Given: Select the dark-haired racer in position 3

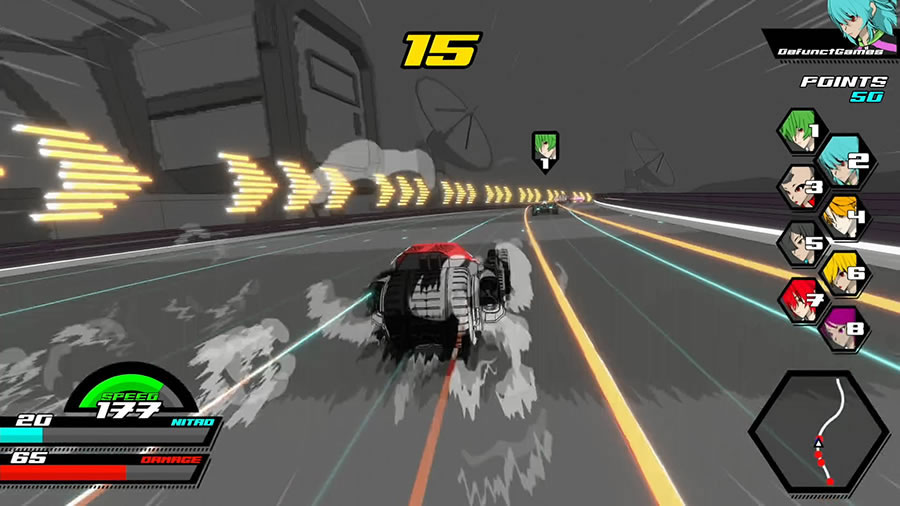Looking at the screenshot, I should (801, 186).
